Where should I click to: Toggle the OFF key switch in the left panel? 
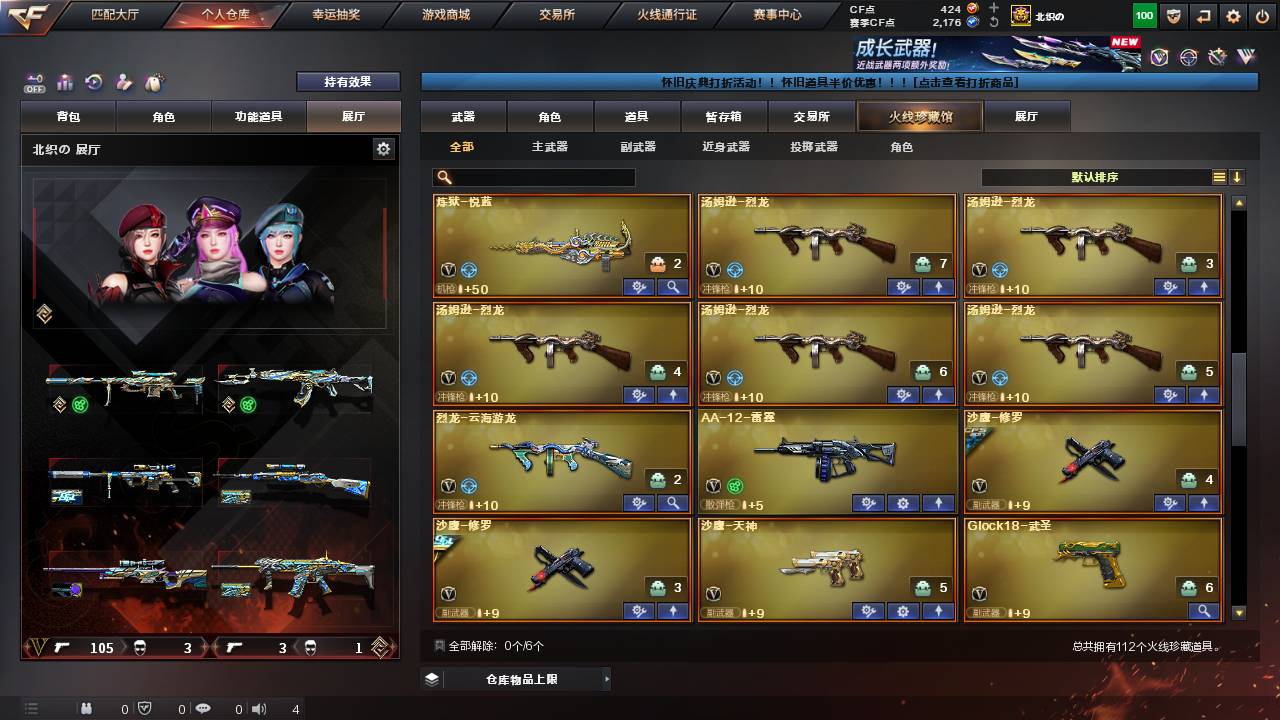(34, 82)
